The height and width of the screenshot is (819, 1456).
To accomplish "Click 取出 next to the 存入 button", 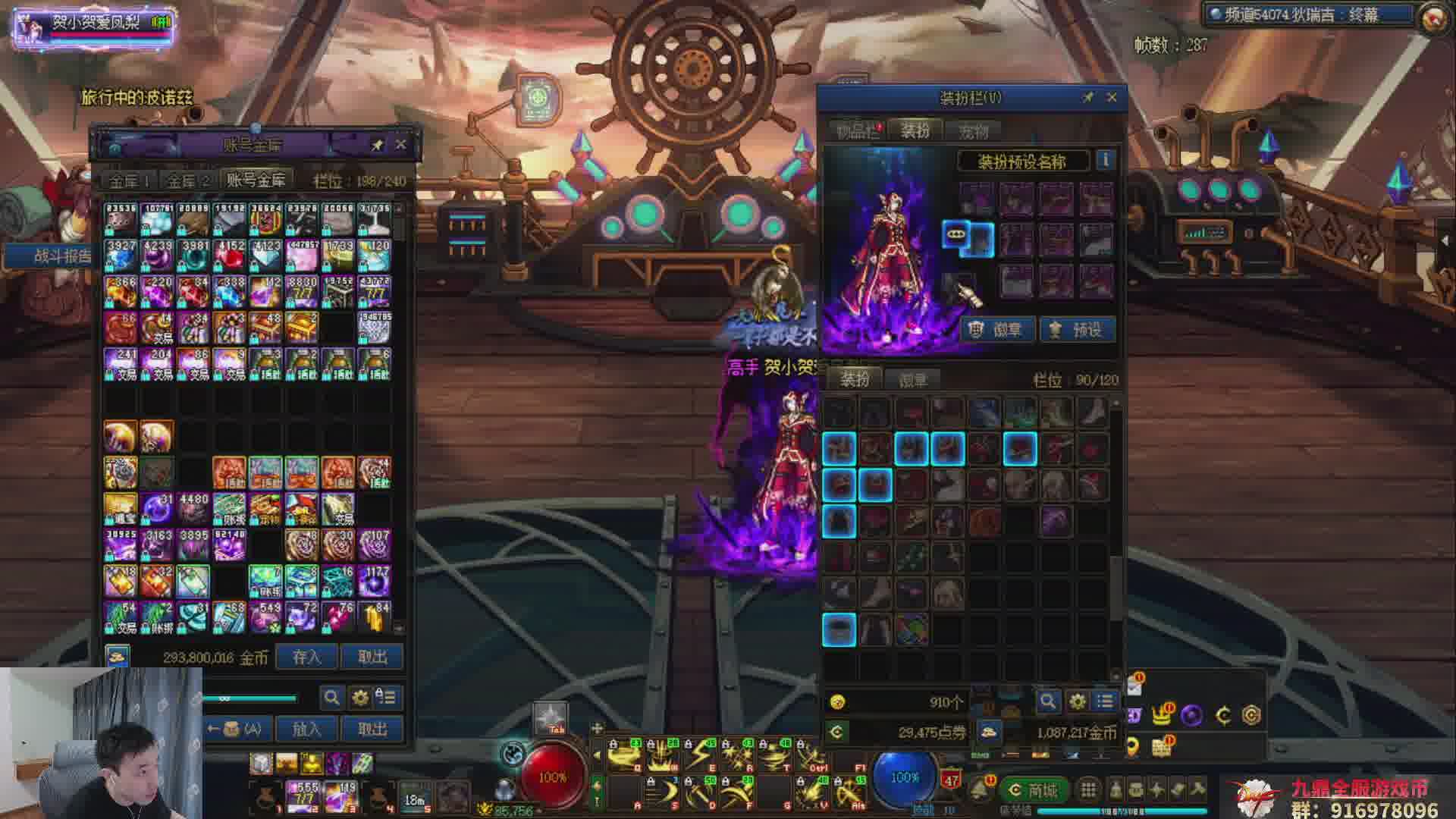I will pos(372,657).
